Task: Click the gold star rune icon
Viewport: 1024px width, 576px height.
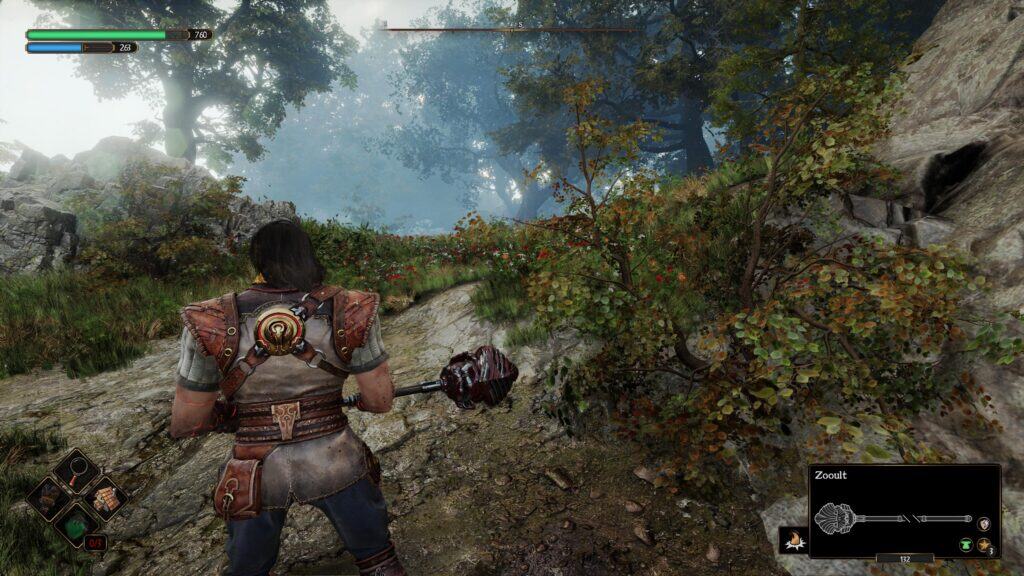Action: tap(984, 541)
